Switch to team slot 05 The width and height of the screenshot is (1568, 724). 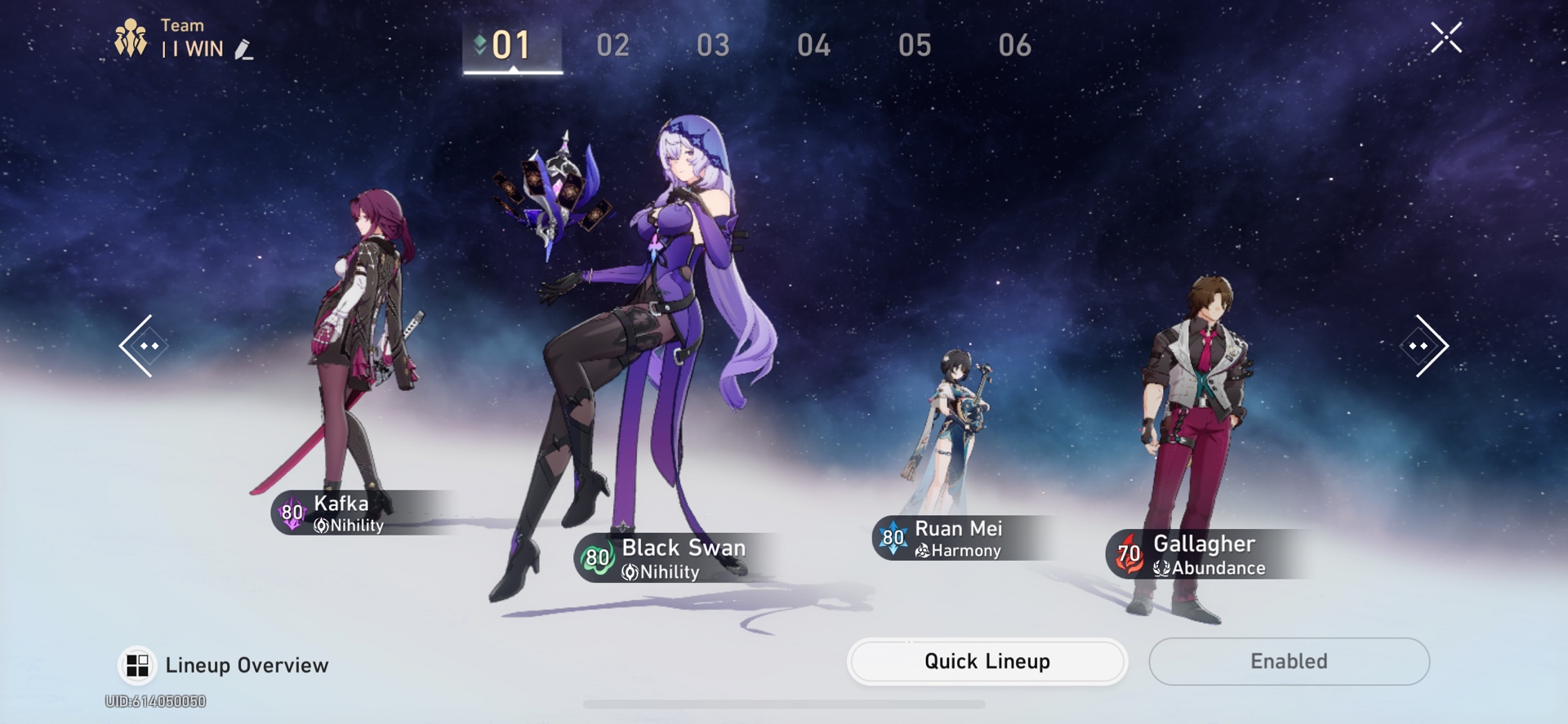tap(915, 47)
